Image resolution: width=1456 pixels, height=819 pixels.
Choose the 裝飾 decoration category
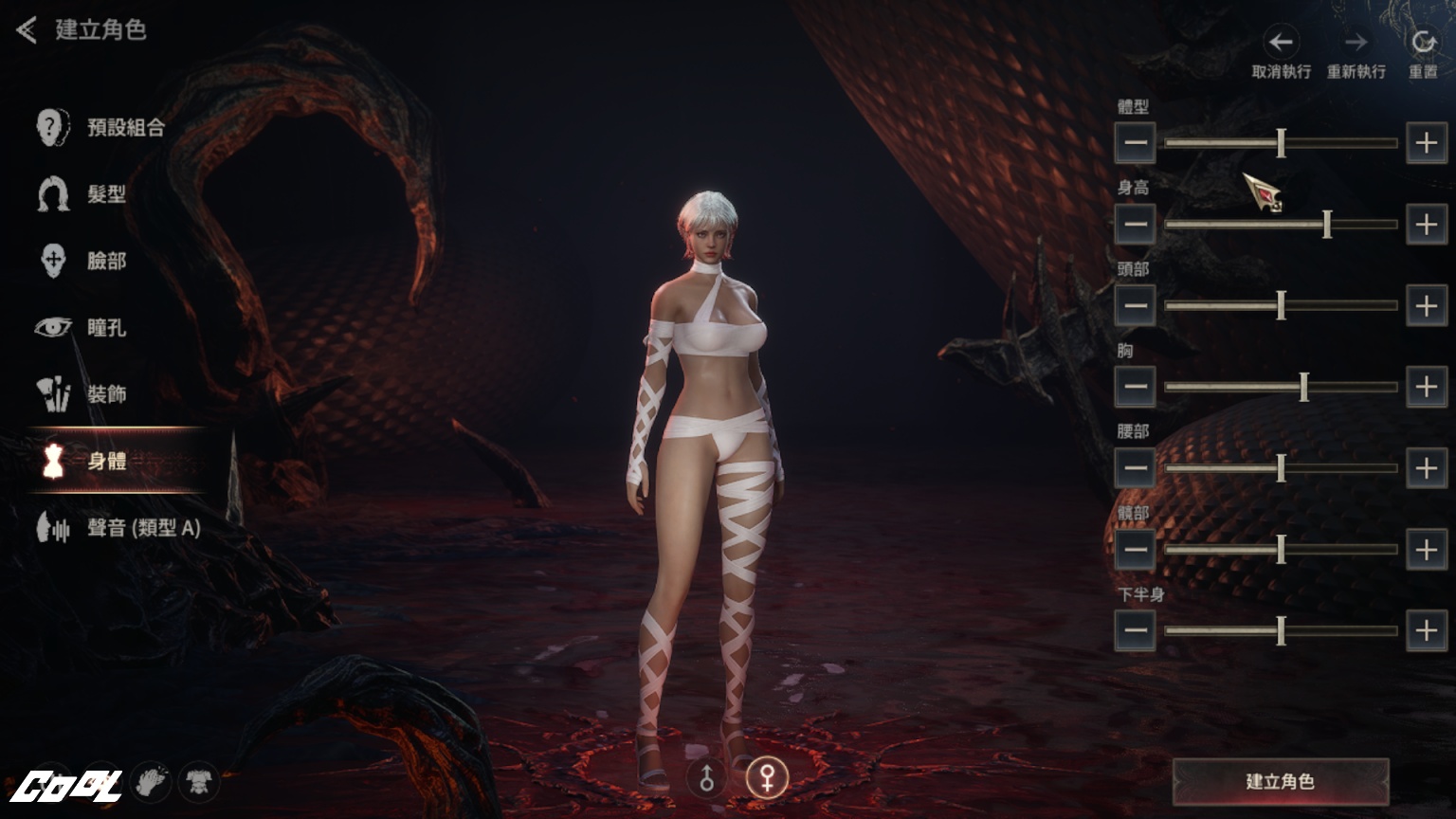(x=83, y=394)
